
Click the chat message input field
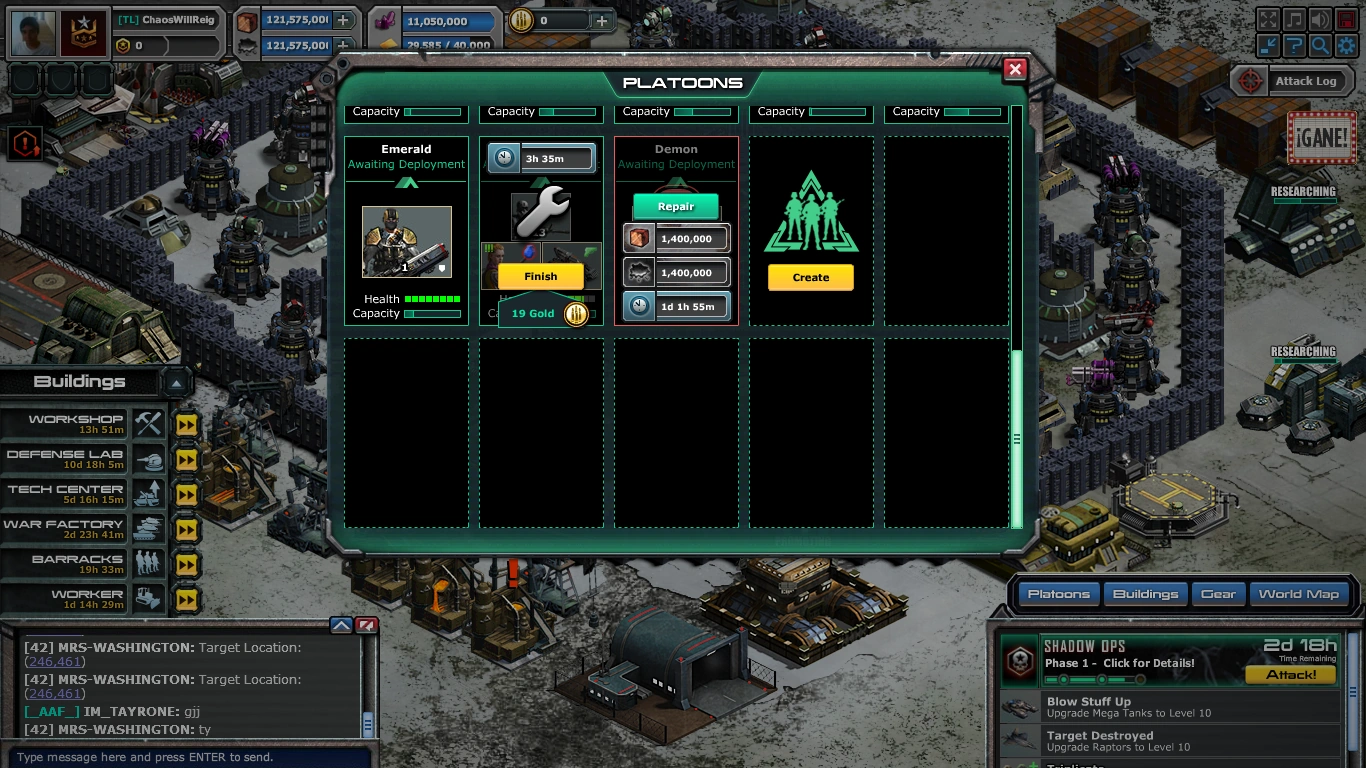click(190, 756)
